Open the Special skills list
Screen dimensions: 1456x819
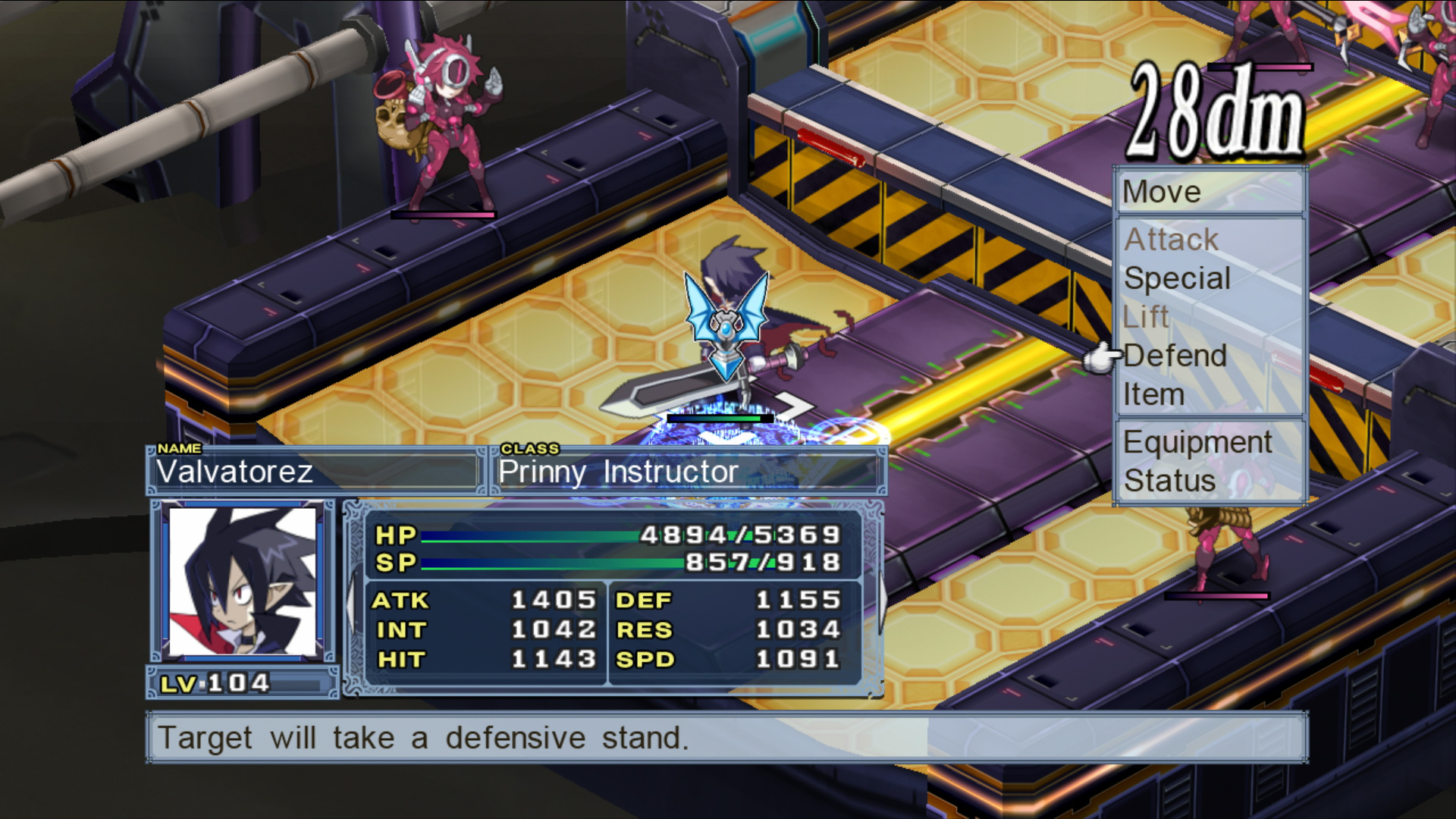[1177, 278]
